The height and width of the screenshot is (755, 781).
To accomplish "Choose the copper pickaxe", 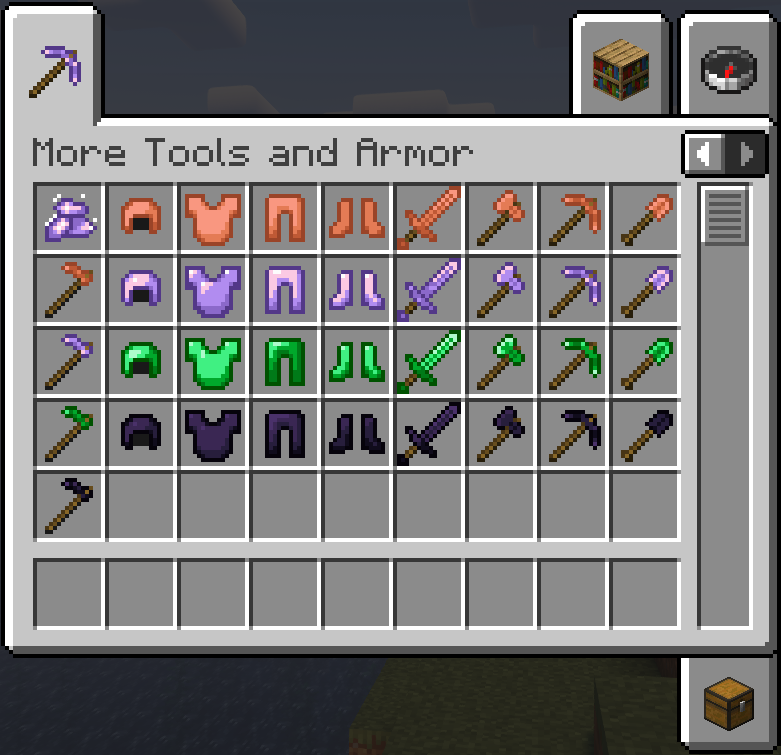I will [573, 218].
